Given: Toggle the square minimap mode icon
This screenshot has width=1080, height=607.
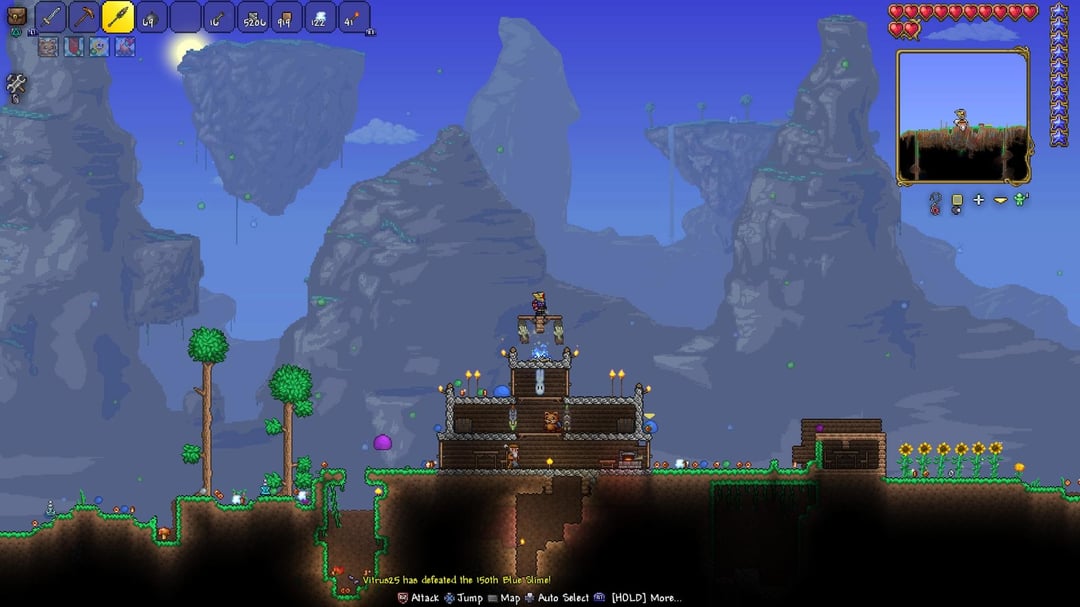Looking at the screenshot, I should (956, 200).
